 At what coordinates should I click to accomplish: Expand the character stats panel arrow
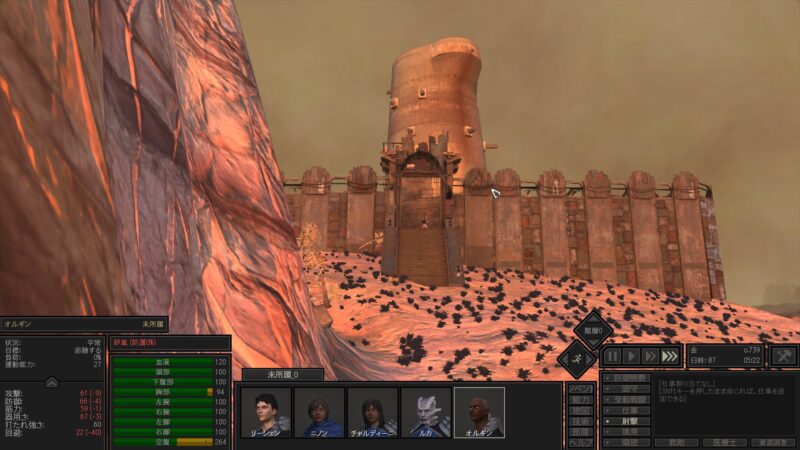pos(52,381)
